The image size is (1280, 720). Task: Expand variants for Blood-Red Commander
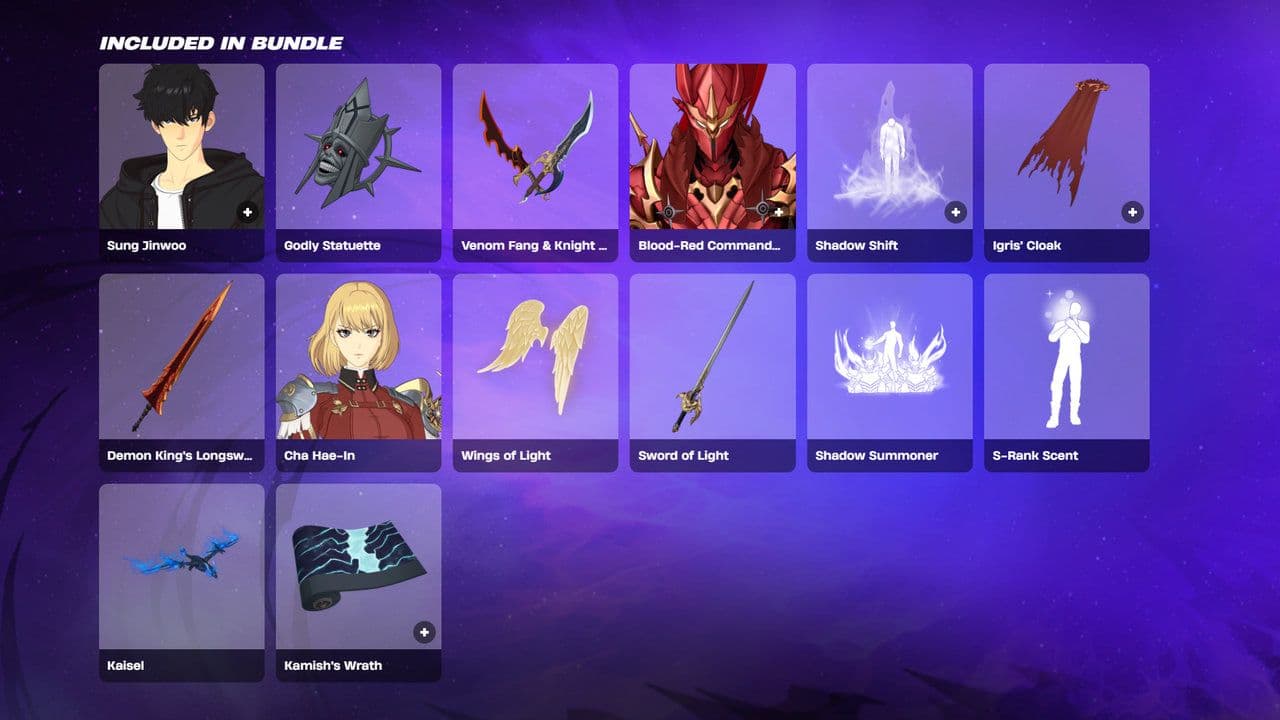[779, 212]
